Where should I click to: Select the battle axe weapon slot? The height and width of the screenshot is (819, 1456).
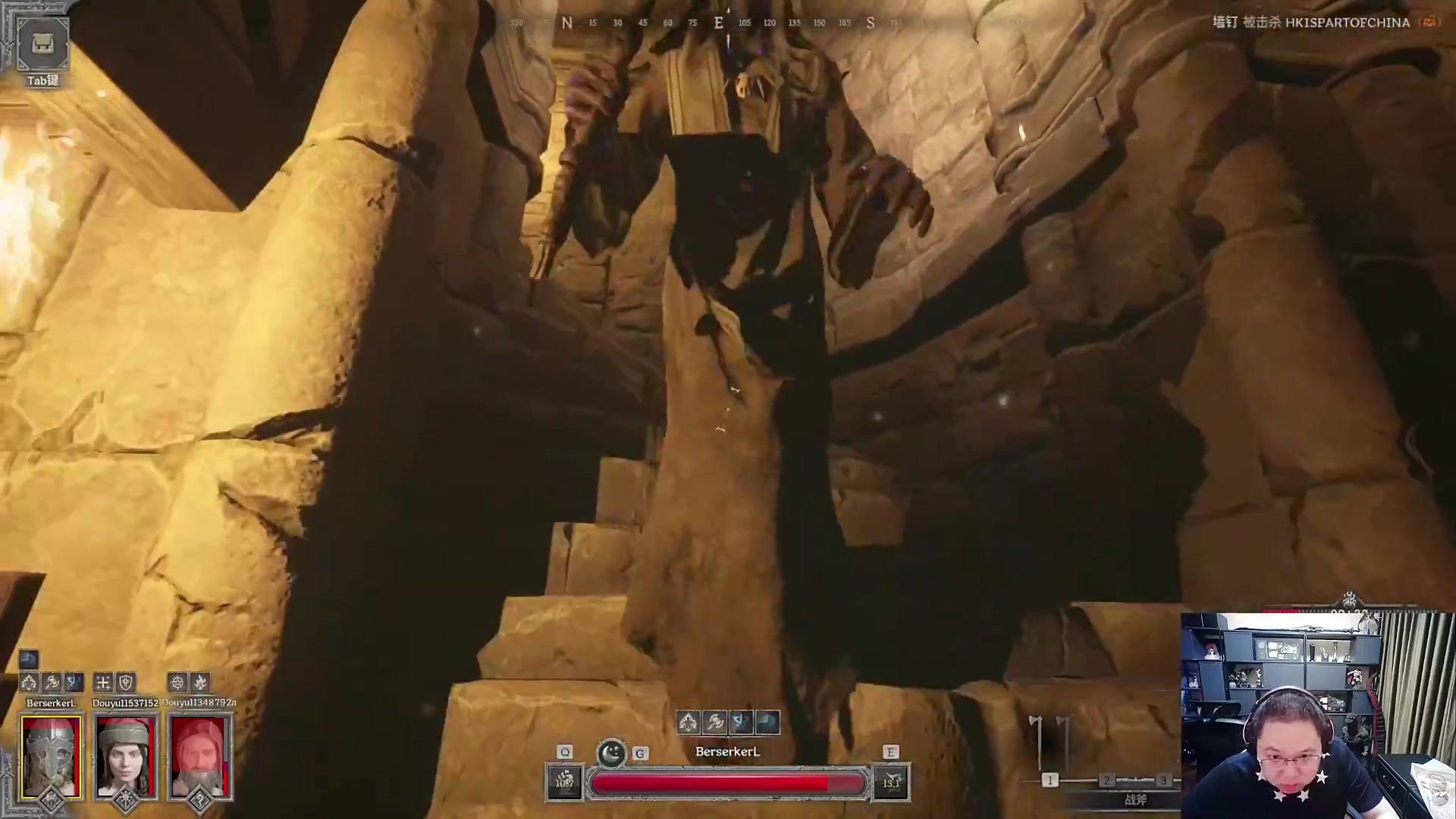click(1050, 747)
